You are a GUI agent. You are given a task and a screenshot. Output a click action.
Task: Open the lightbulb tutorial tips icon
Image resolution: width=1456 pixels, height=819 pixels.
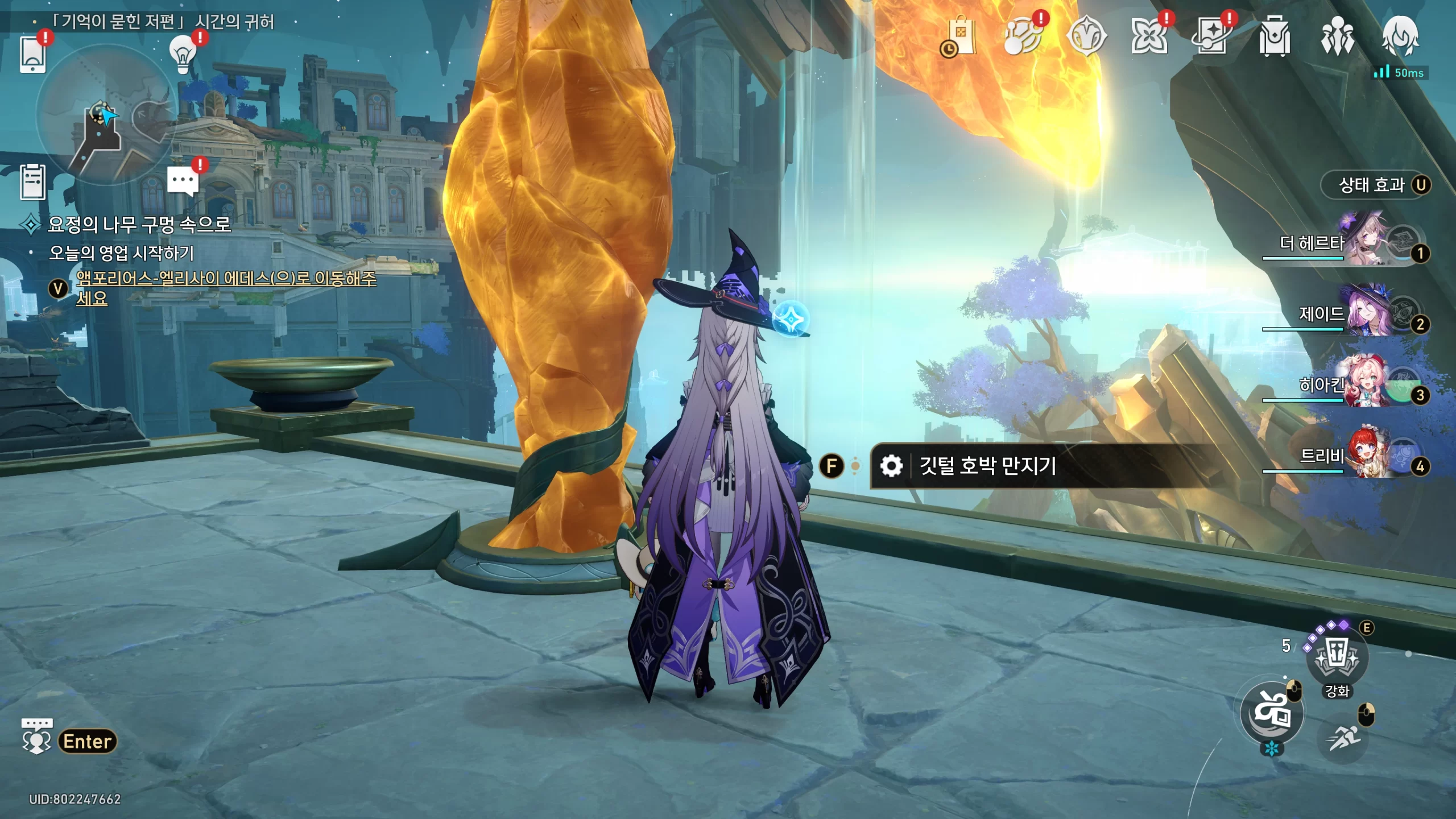coord(183,54)
